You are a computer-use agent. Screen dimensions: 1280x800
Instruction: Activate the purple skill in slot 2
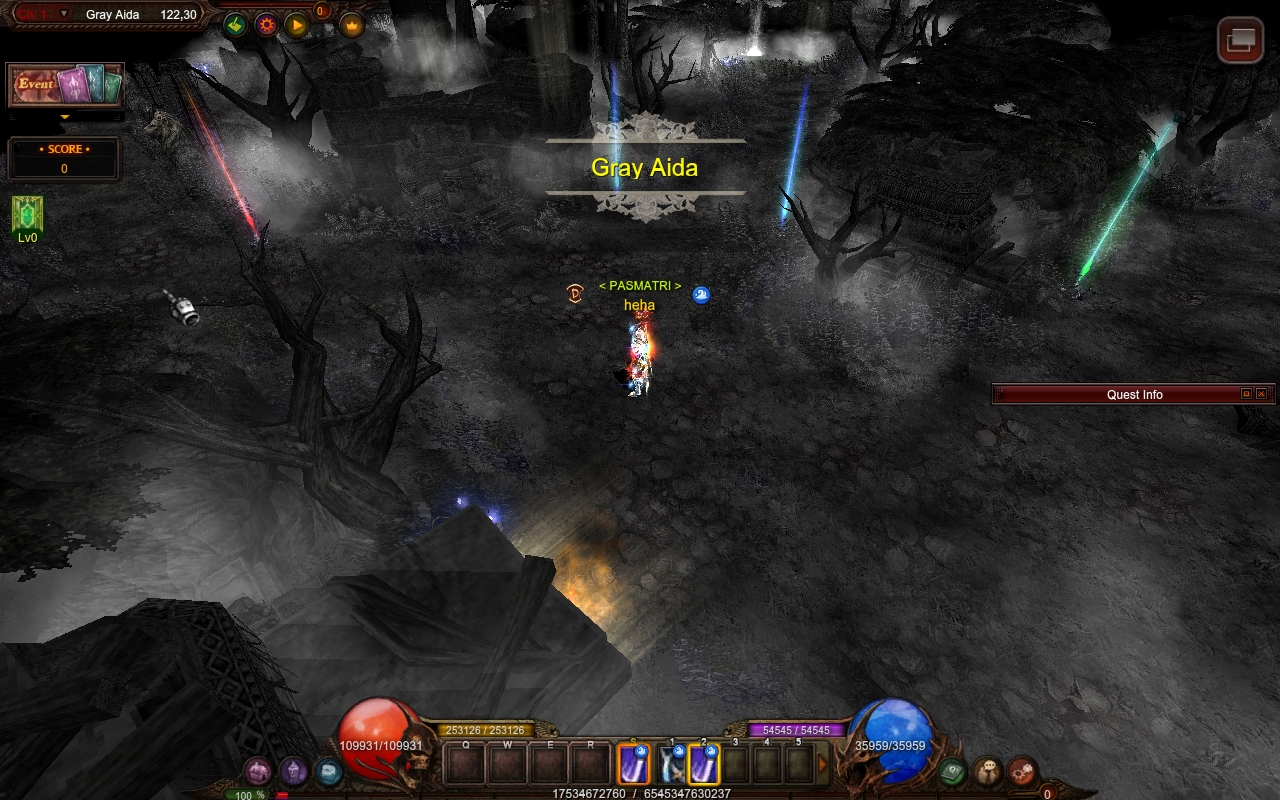tap(704, 765)
